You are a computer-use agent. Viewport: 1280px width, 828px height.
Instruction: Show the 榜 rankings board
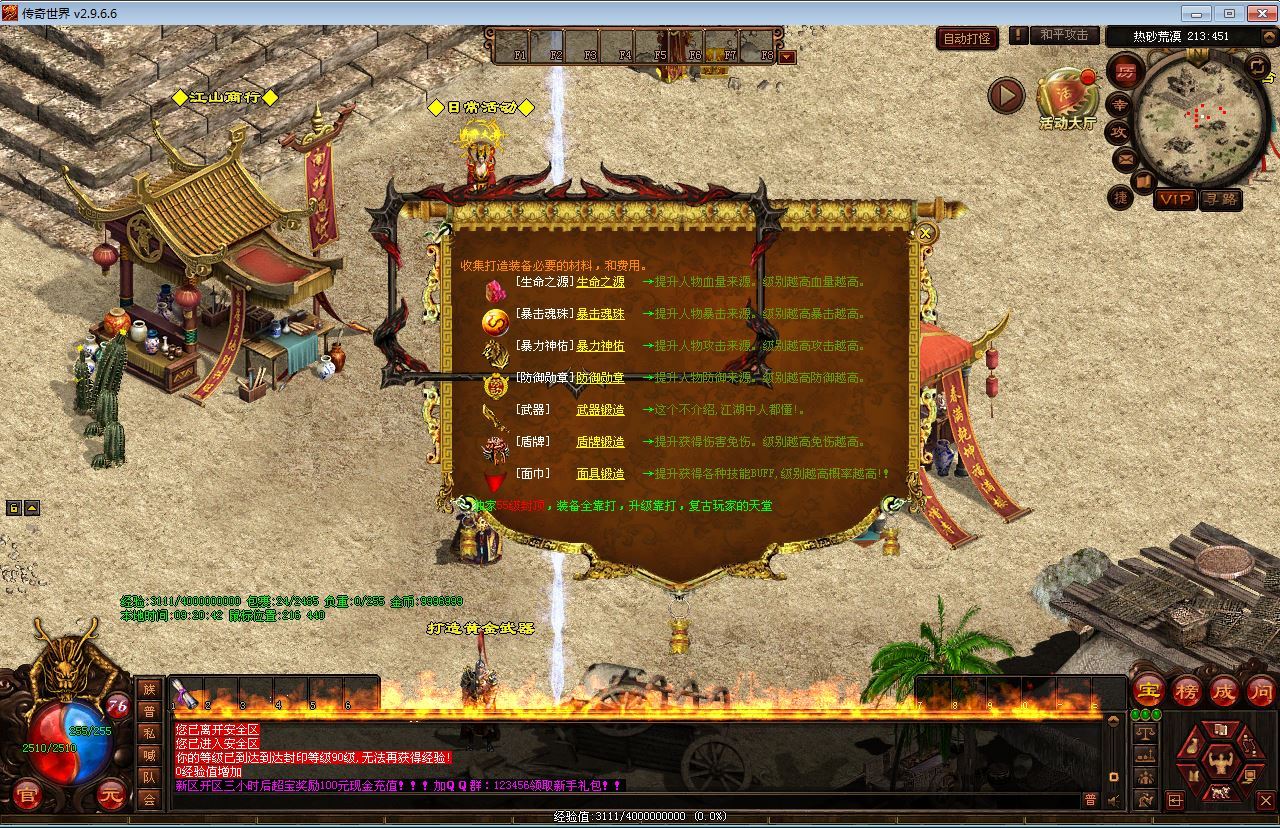coord(1187,691)
